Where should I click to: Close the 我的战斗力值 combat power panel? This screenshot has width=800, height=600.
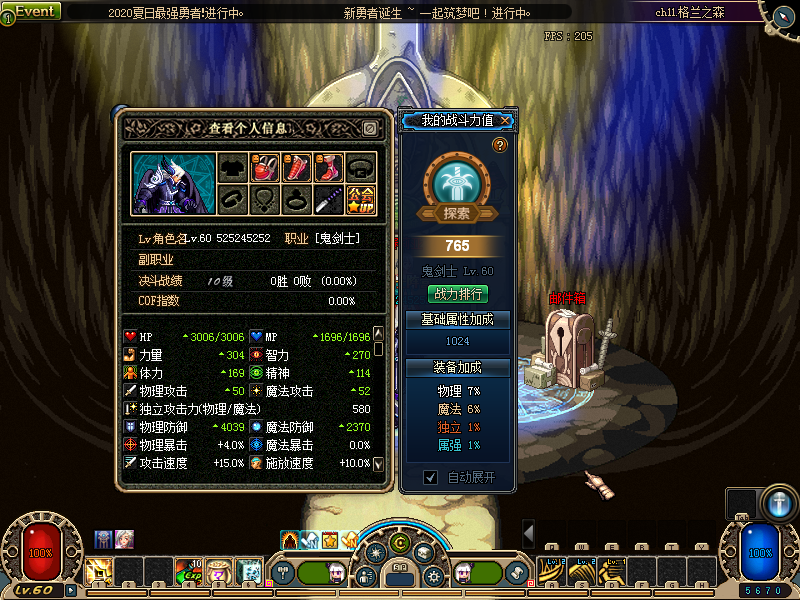point(507,121)
